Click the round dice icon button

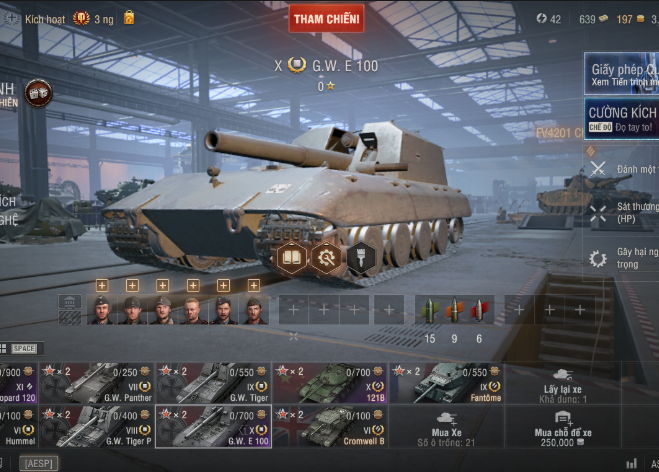(38, 93)
